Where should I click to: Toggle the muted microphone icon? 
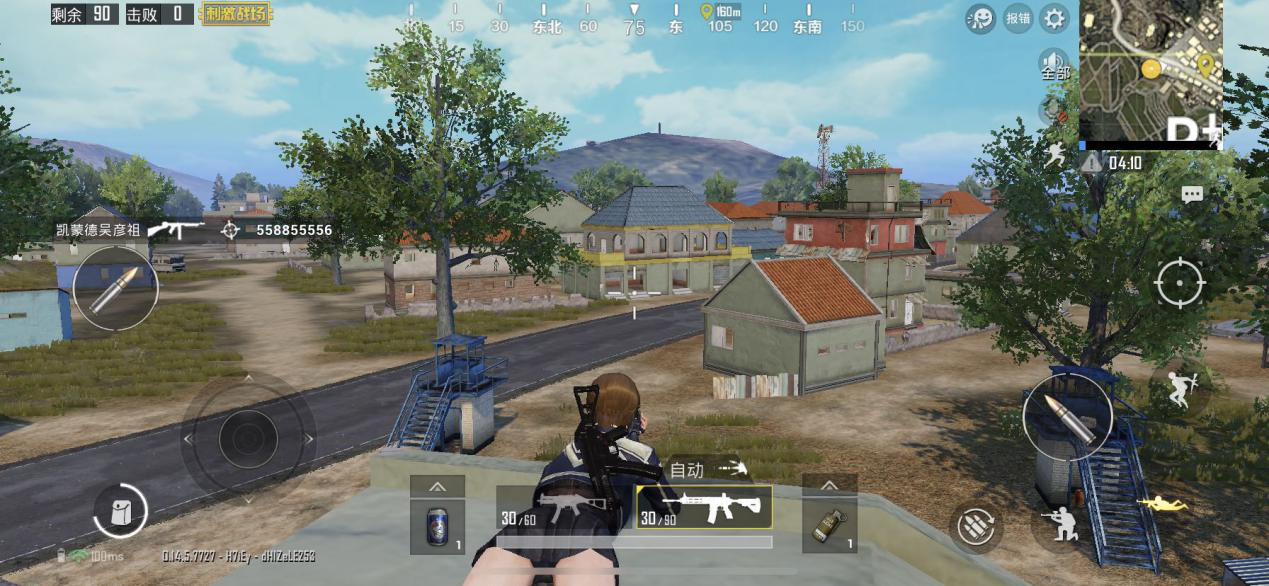point(1052,109)
